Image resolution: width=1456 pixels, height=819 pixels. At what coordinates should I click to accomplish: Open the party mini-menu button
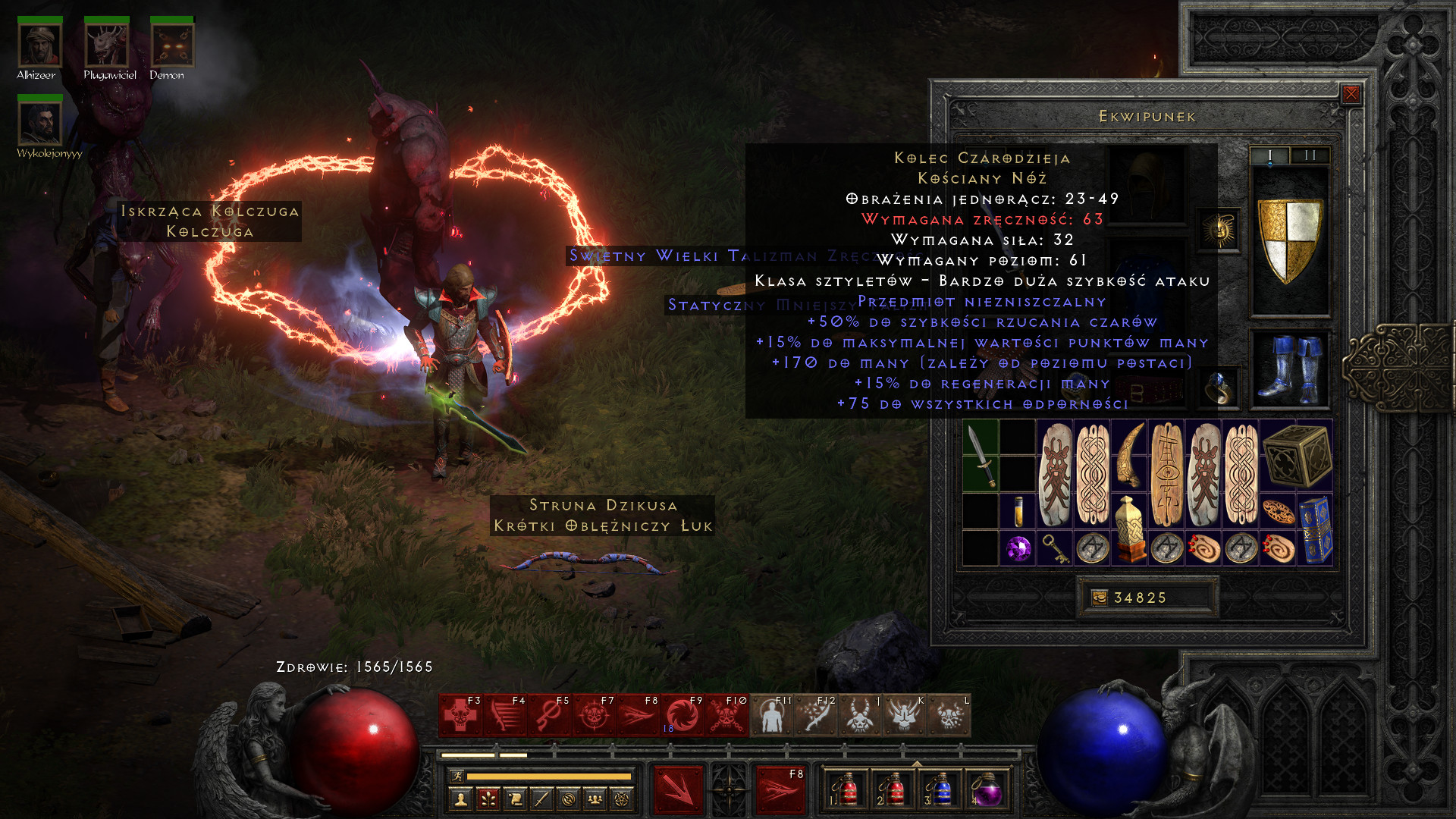pyautogui.click(x=595, y=799)
